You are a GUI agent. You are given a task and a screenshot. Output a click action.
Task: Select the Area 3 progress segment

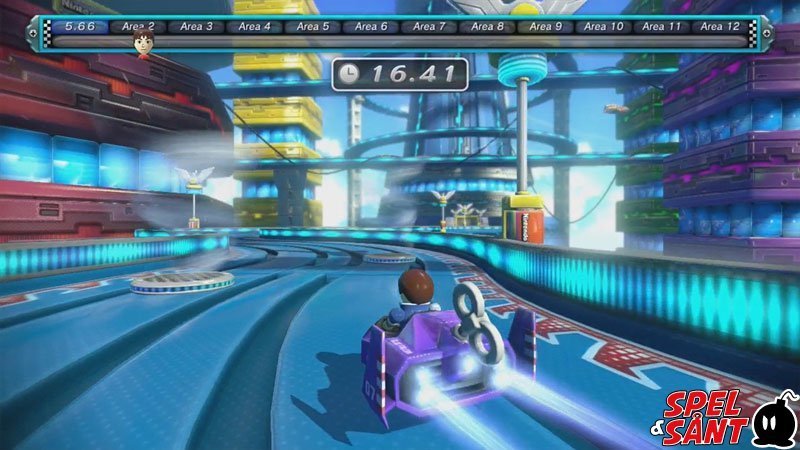click(x=196, y=26)
